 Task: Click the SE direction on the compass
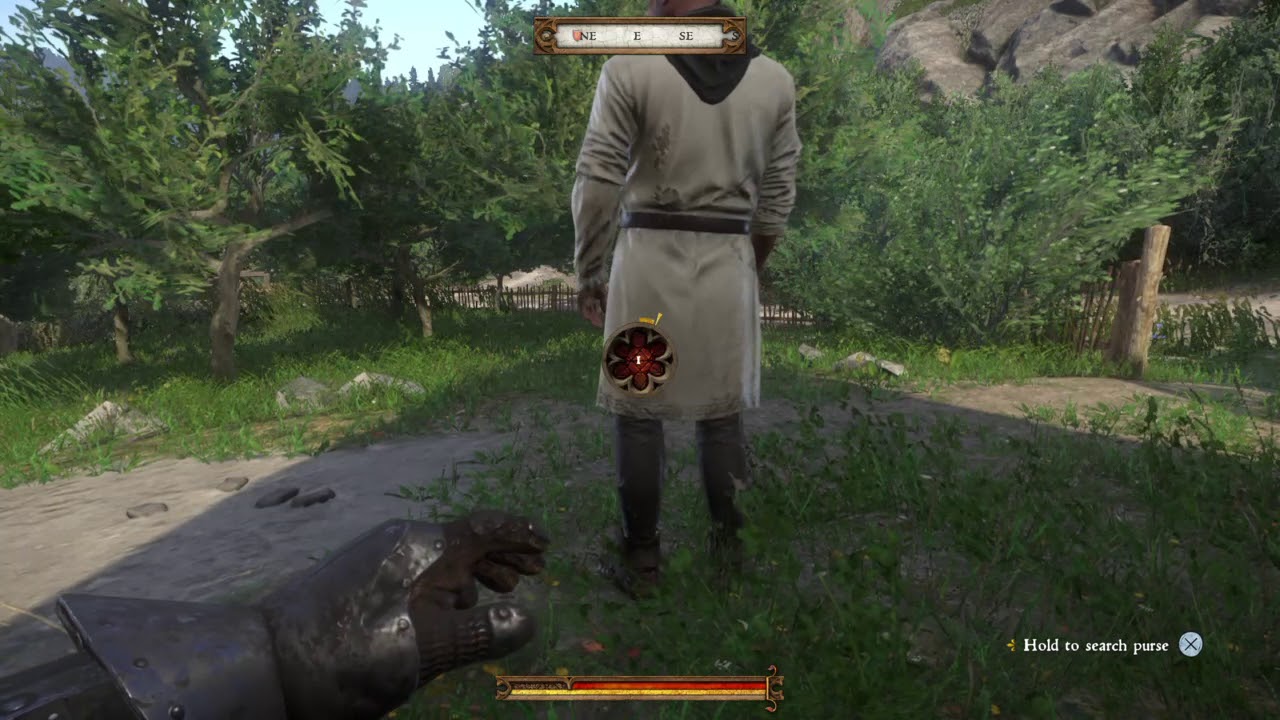pos(684,36)
